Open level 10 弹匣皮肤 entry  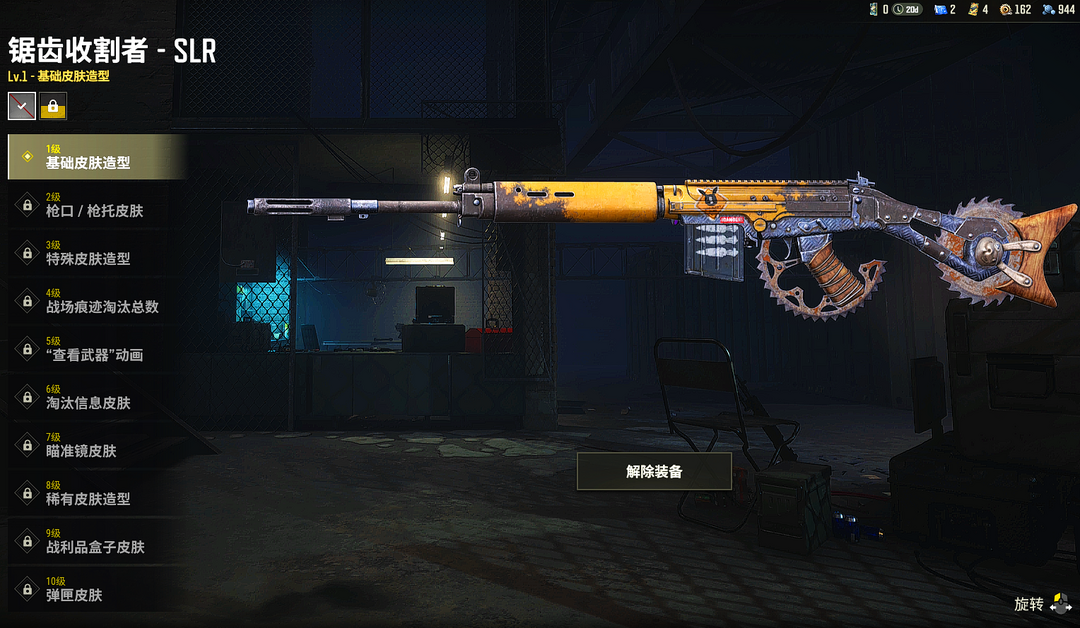pos(95,589)
